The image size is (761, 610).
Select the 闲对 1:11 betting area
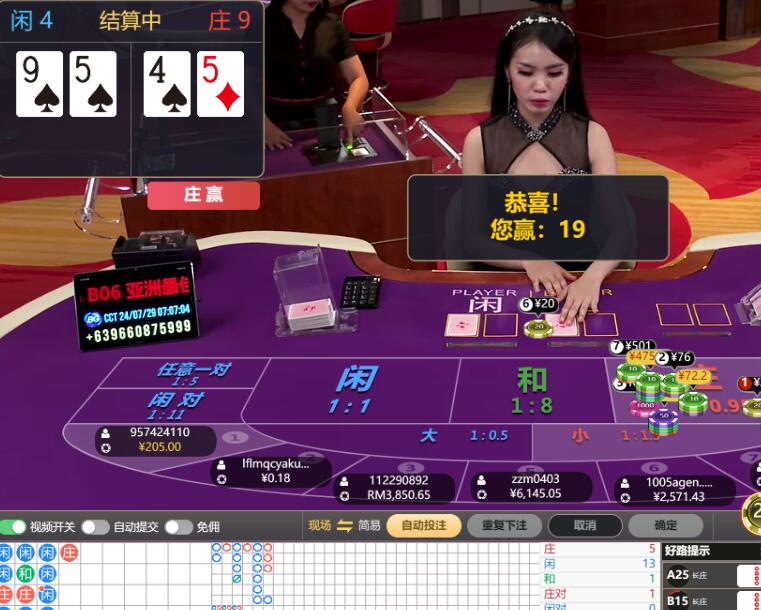[x=176, y=405]
